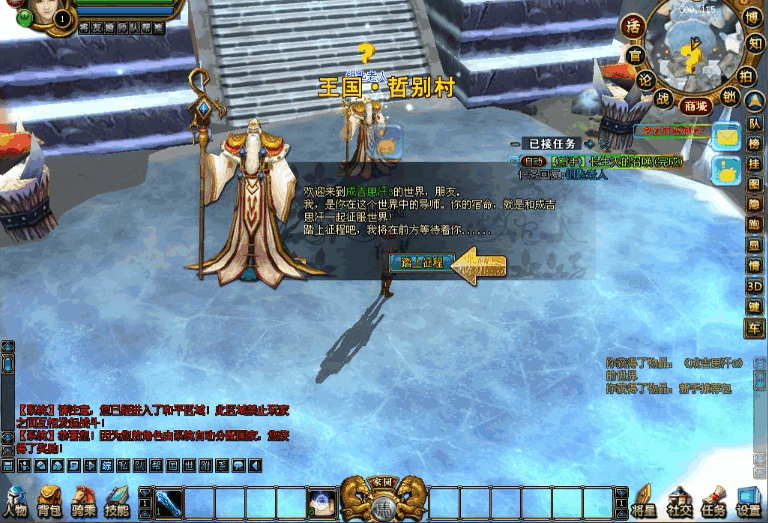
Task: Open the 将星 menu
Action: pyautogui.click(x=642, y=502)
